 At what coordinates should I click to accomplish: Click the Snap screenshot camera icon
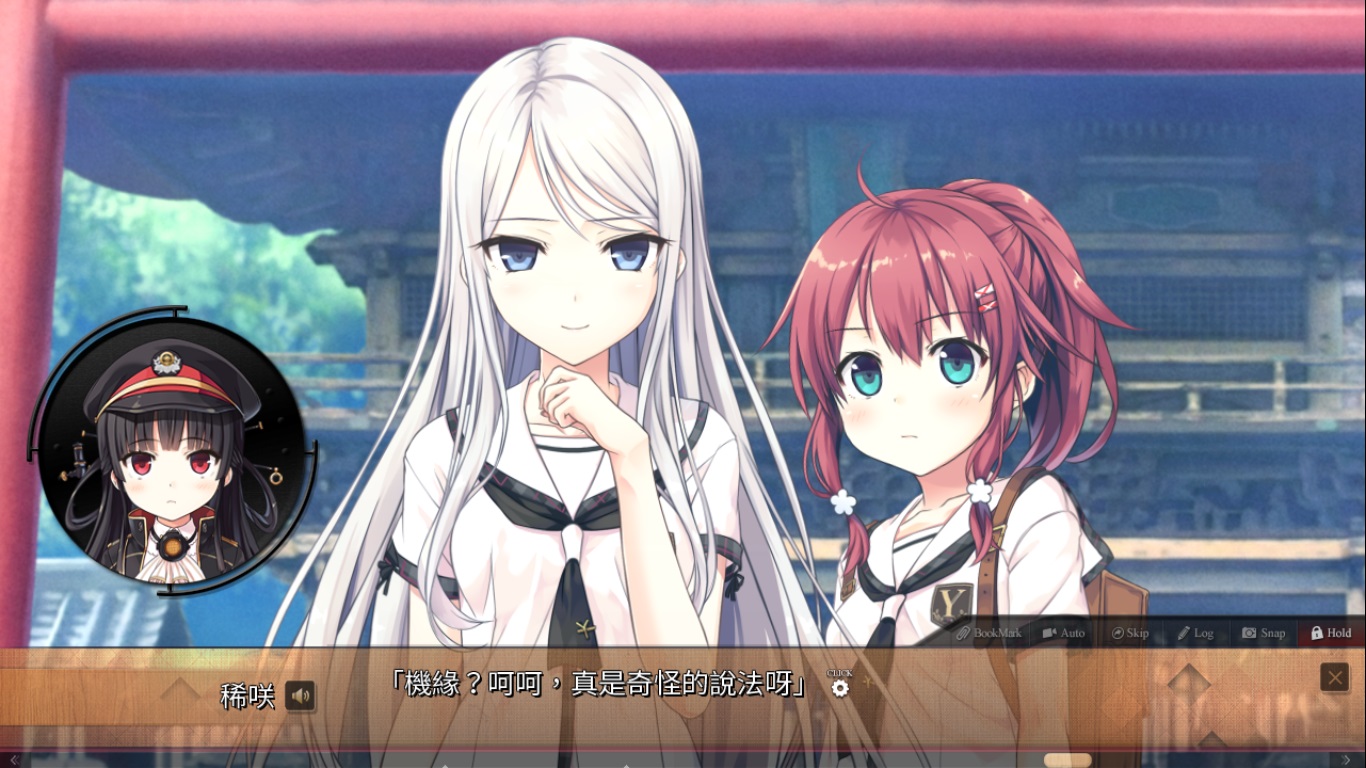tap(1250, 633)
